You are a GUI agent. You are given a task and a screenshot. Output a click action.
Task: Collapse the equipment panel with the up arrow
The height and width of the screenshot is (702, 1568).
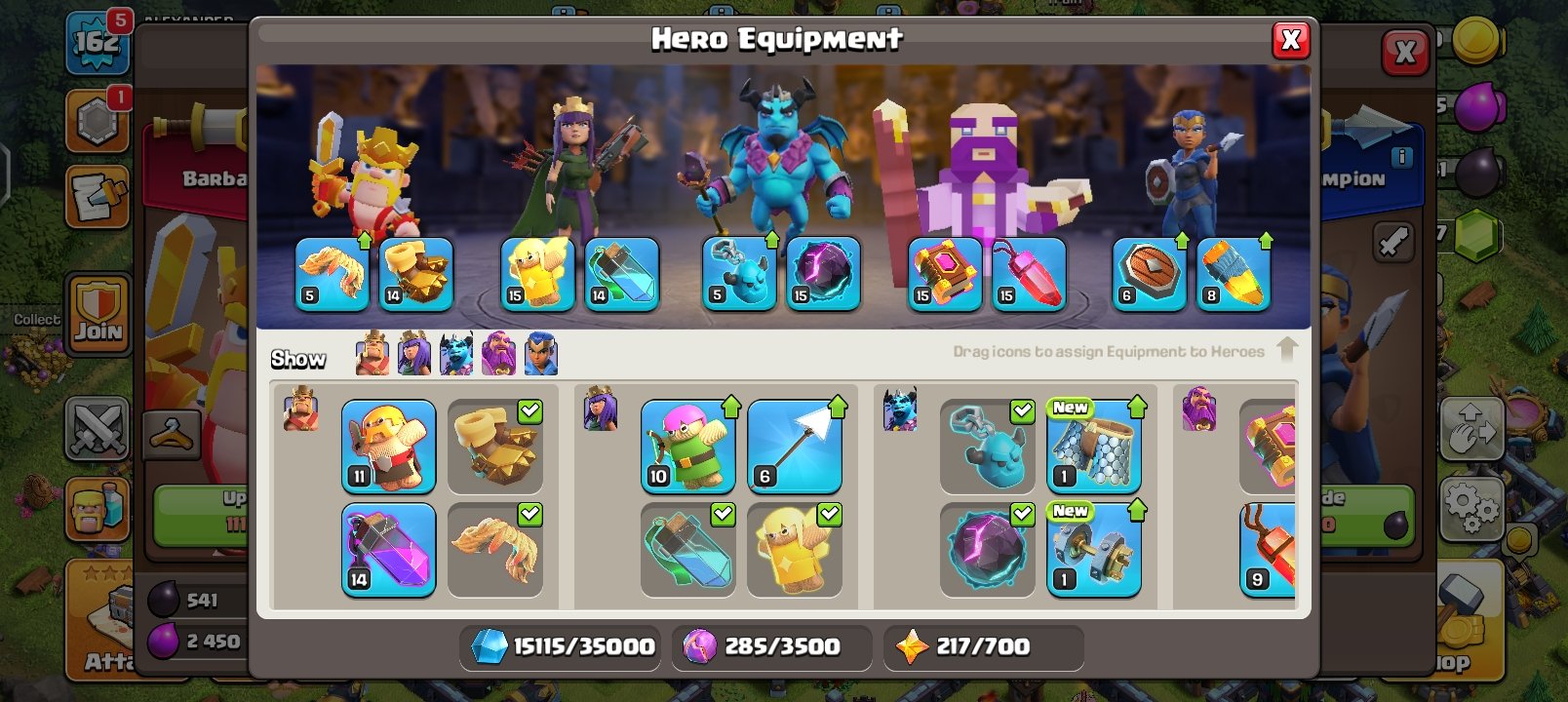1287,351
